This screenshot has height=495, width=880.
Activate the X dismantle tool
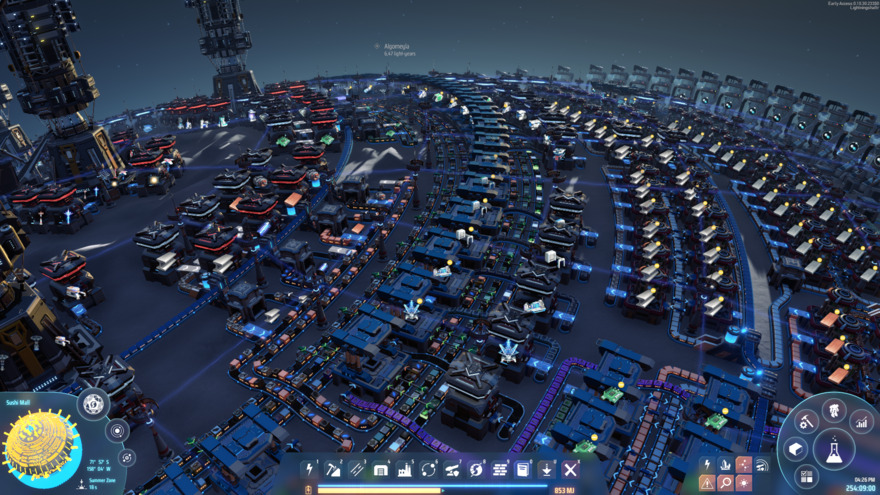[x=570, y=469]
